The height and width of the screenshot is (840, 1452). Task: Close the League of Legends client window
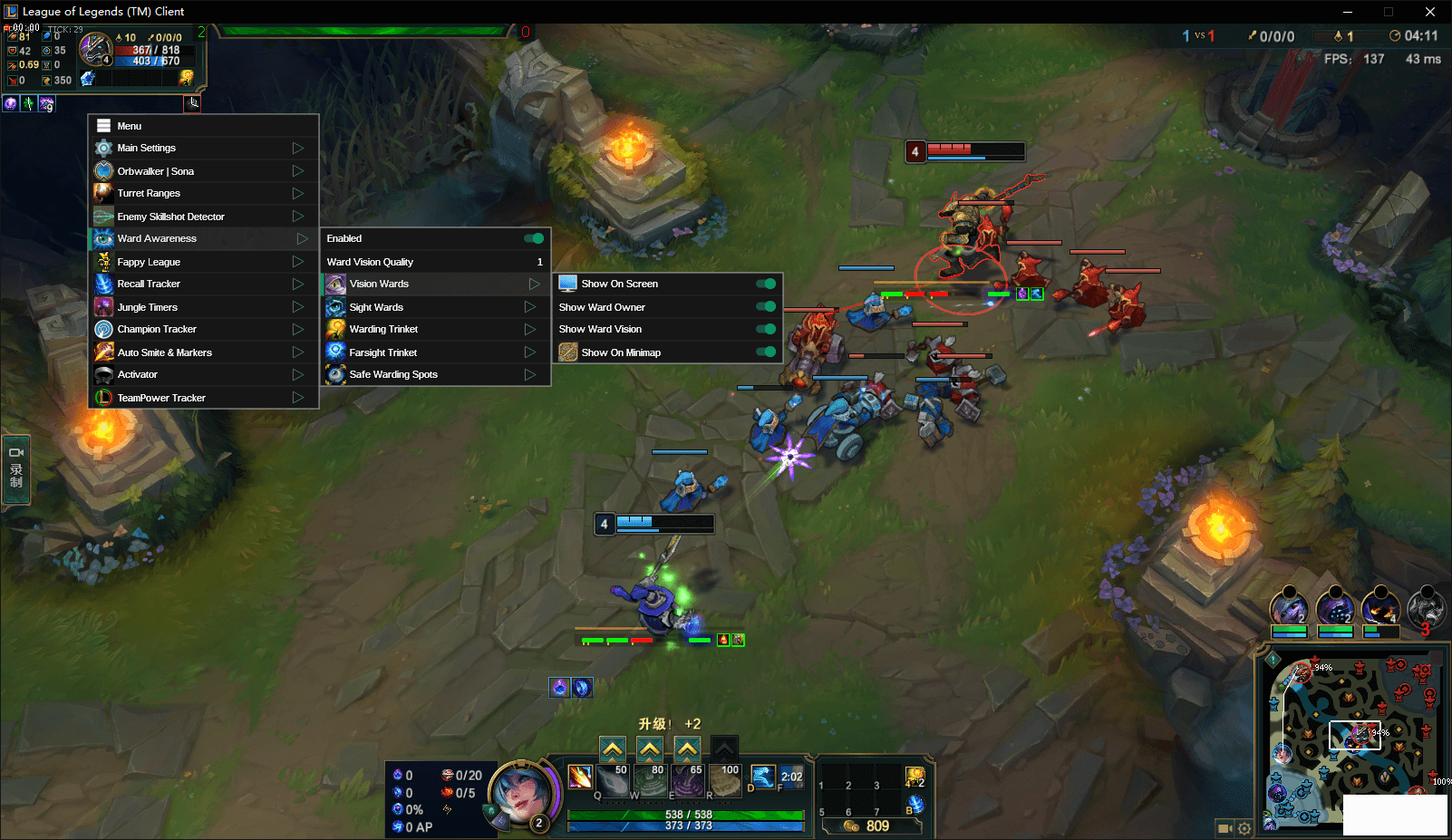(x=1430, y=12)
